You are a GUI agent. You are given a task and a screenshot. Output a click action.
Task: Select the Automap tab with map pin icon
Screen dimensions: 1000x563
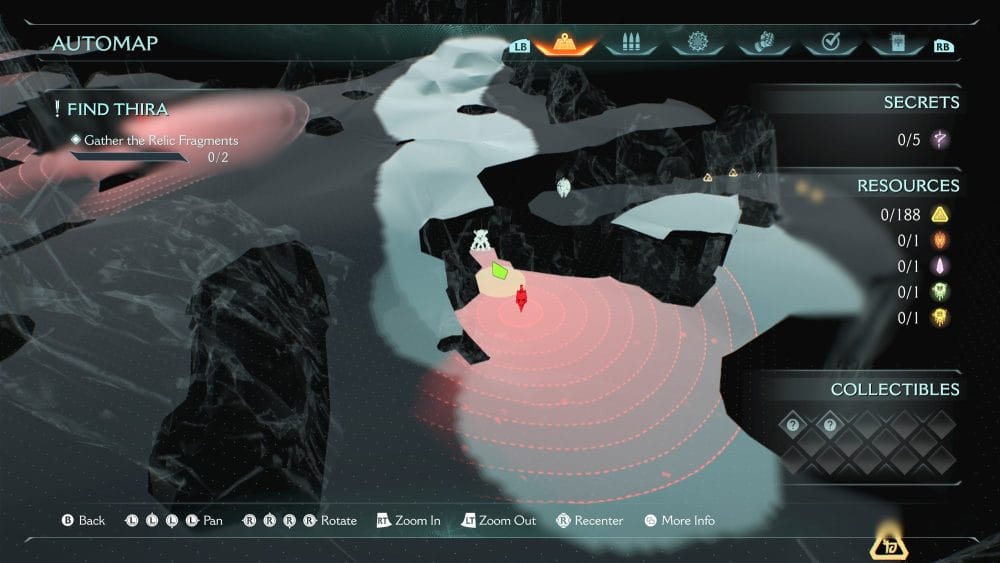point(565,44)
